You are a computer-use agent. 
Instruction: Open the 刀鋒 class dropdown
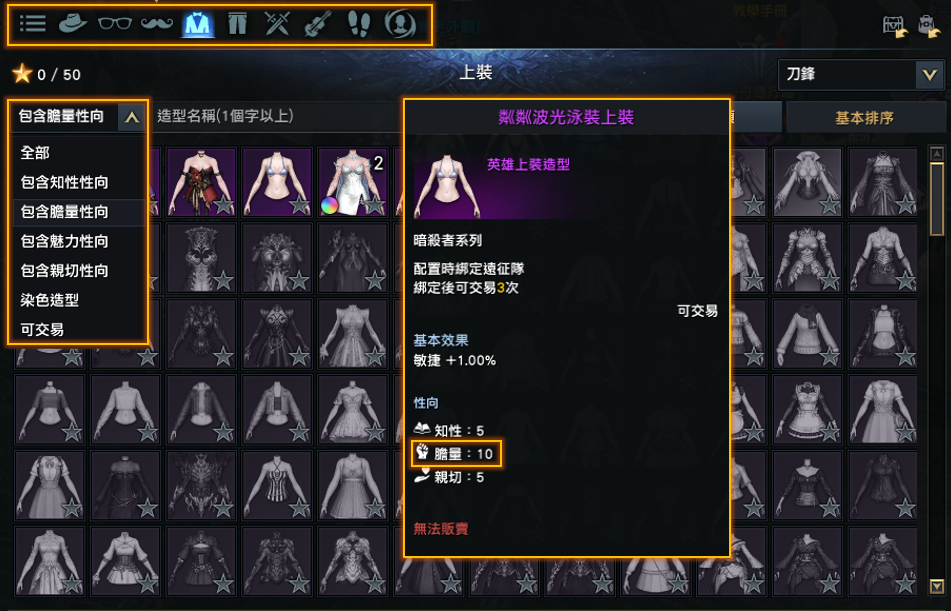859,74
